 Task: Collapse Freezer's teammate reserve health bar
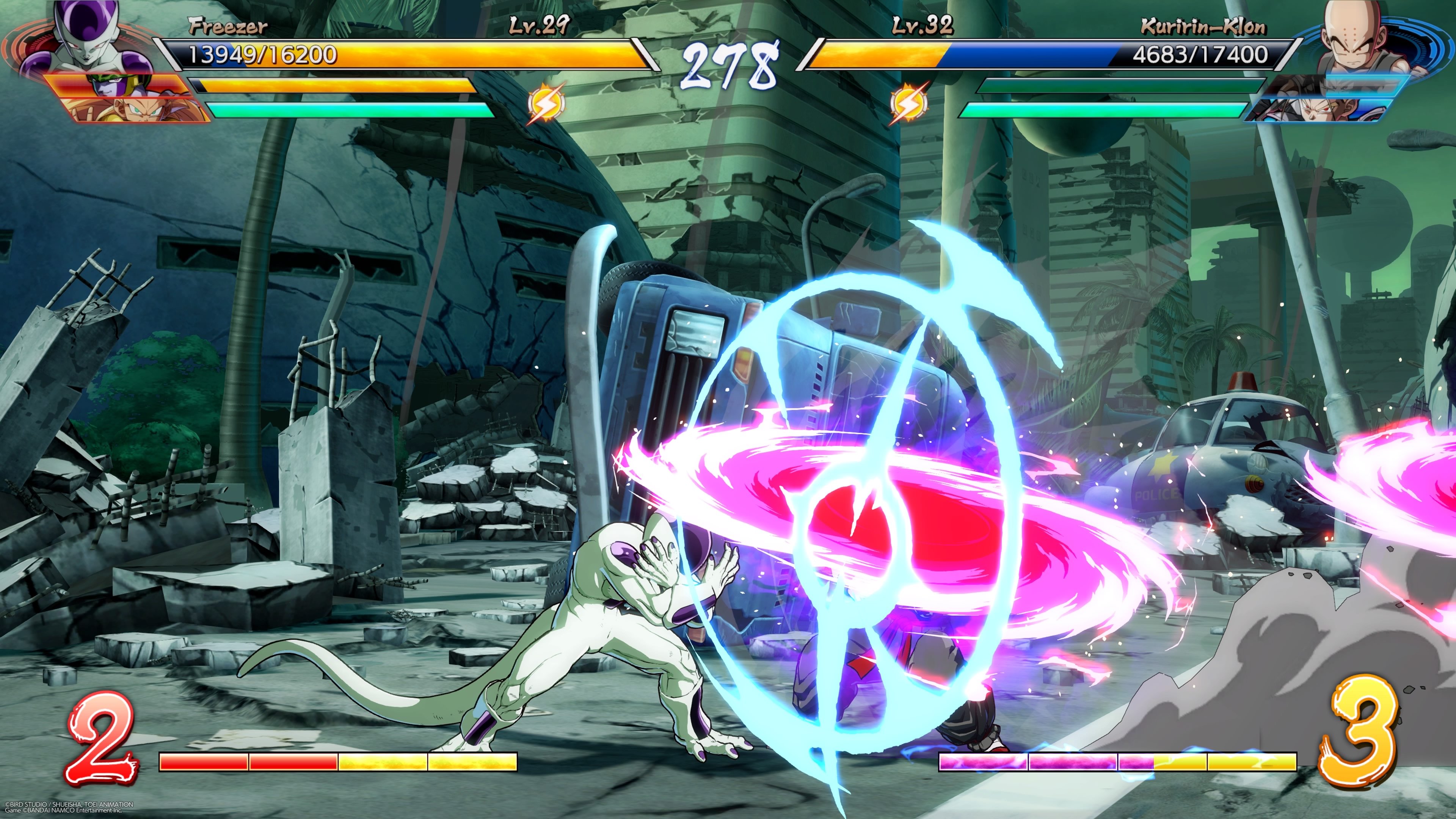pyautogui.click(x=322, y=85)
